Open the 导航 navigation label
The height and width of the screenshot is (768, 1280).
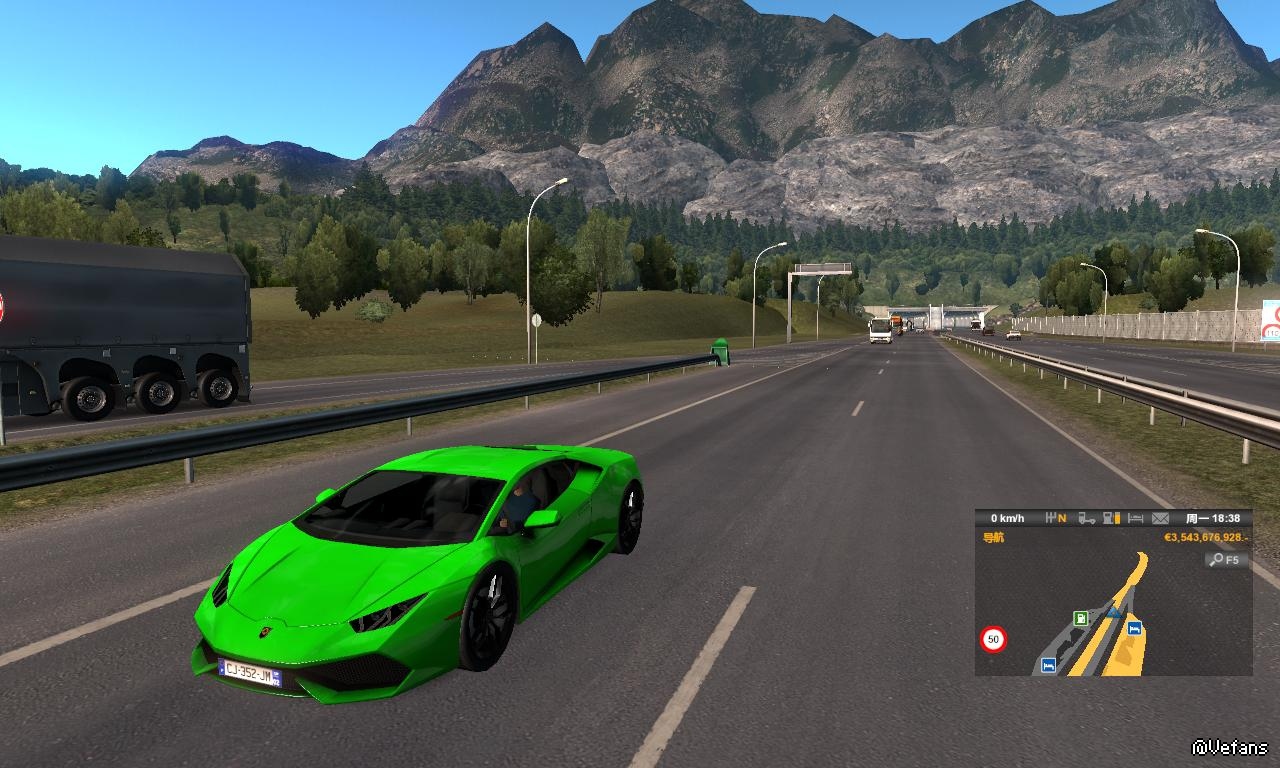click(x=993, y=537)
